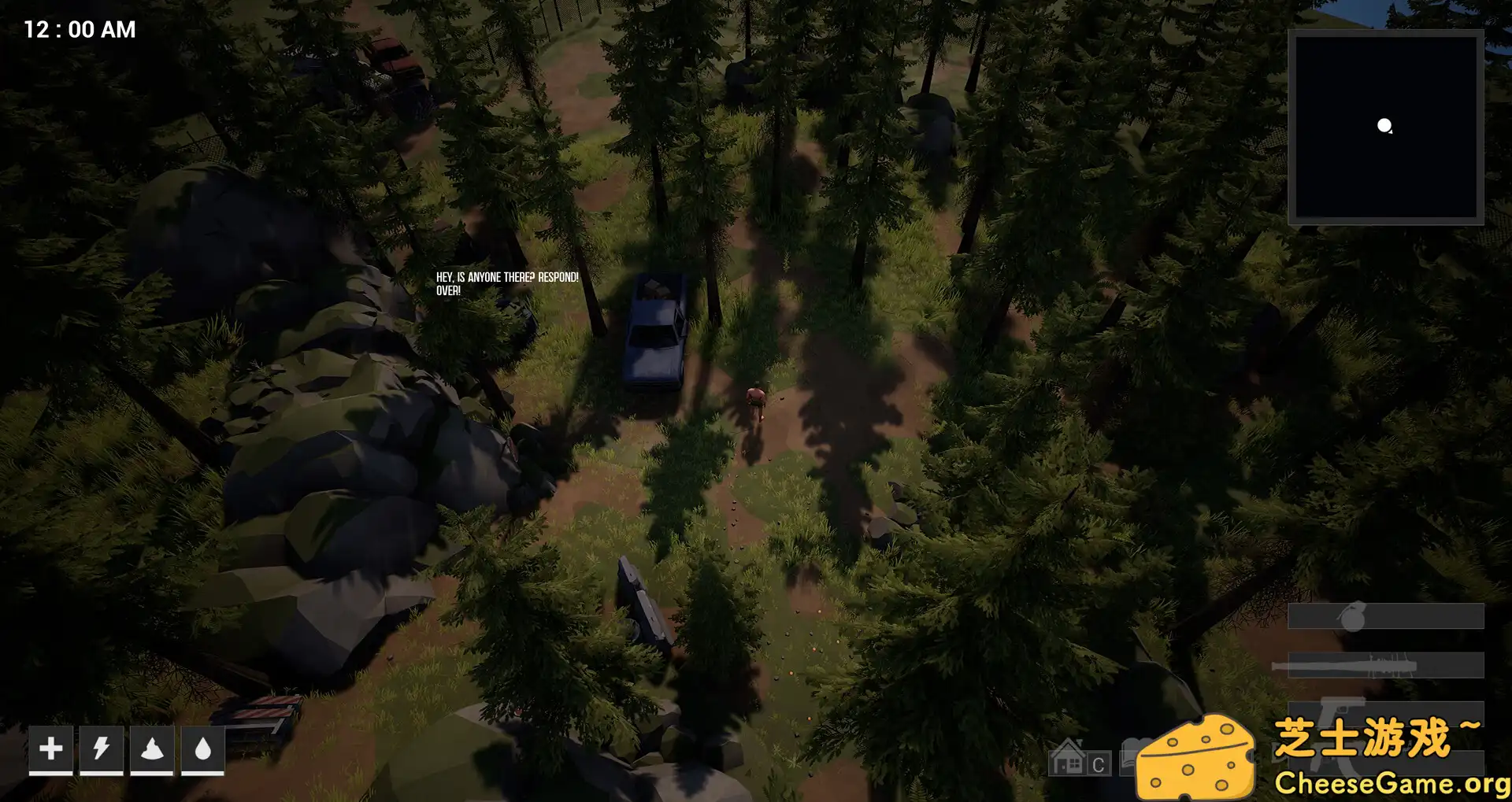
Task: Select the hunger status icon
Action: click(153, 750)
